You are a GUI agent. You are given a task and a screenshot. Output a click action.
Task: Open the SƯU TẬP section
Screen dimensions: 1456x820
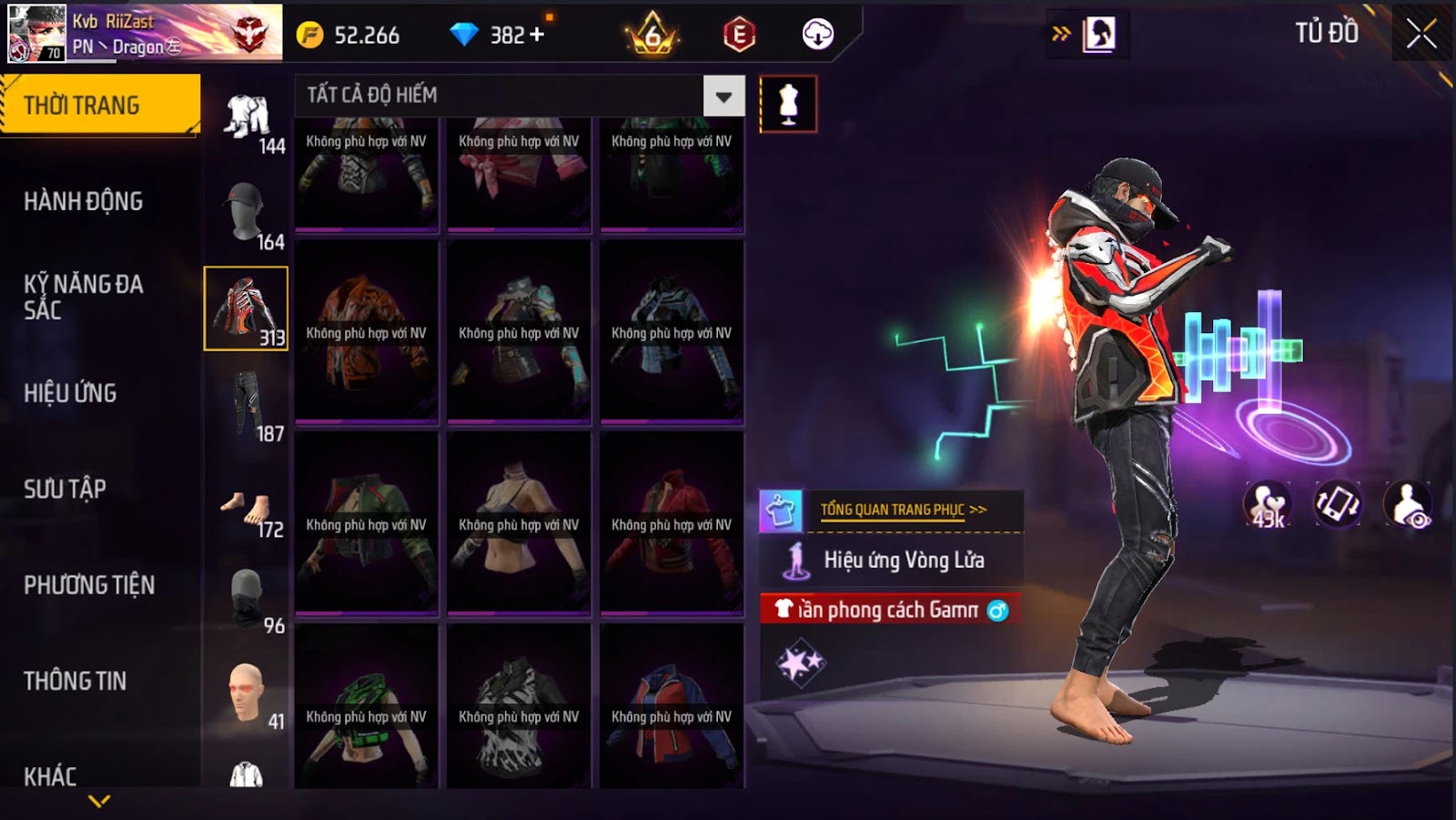(x=66, y=489)
